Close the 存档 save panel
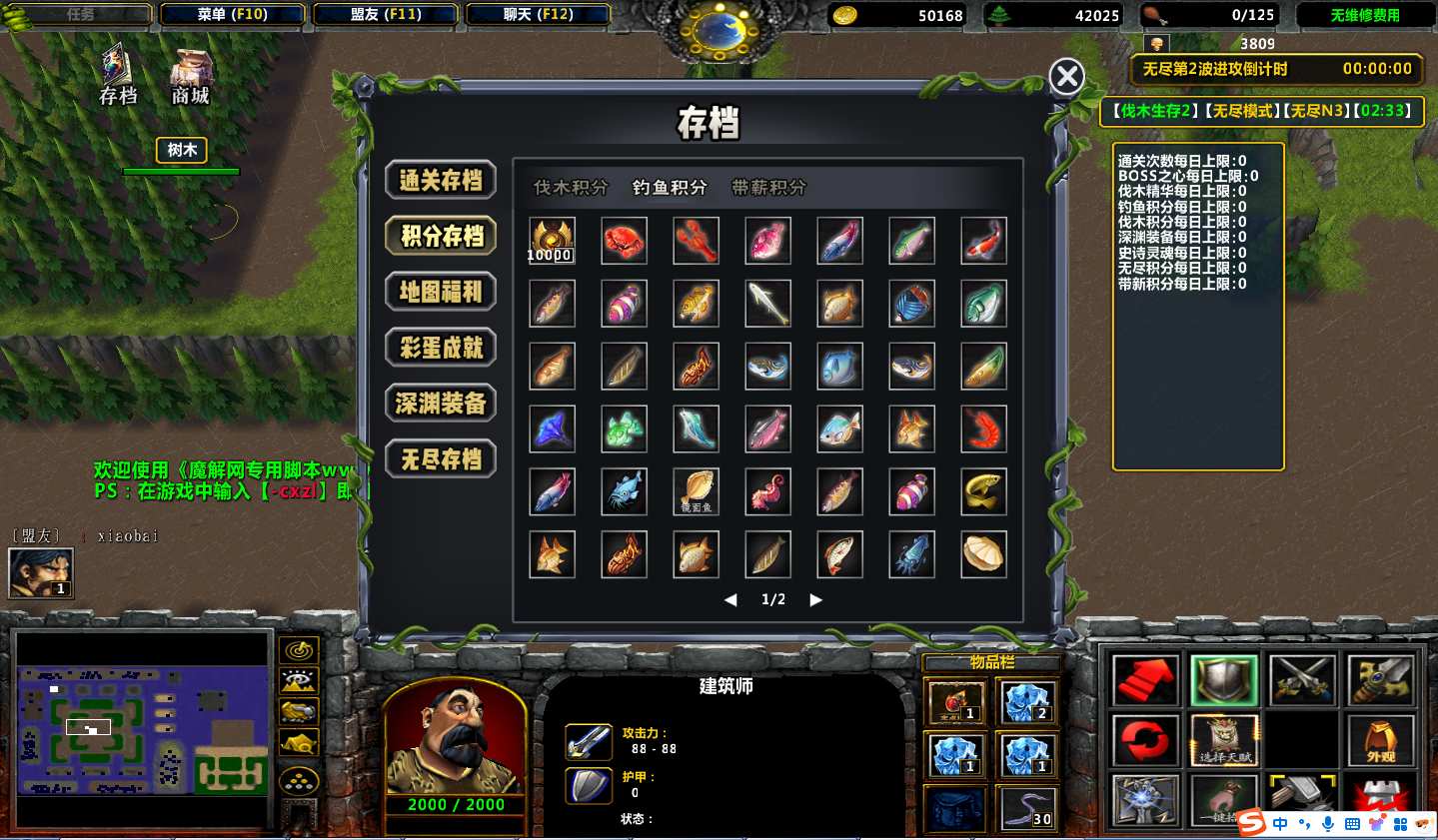This screenshot has width=1438, height=840. [x=1066, y=76]
